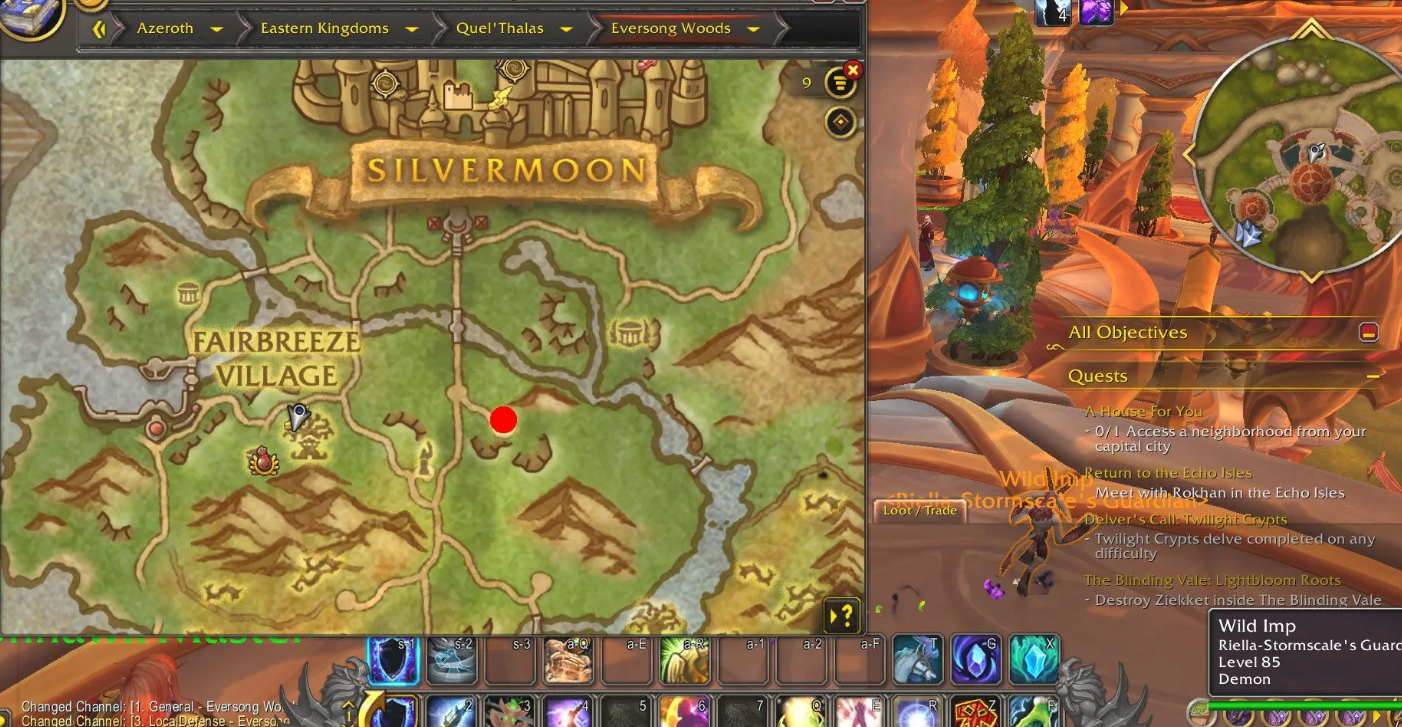
Task: Click the red waypoint marker on the map
Action: pyautogui.click(x=503, y=420)
